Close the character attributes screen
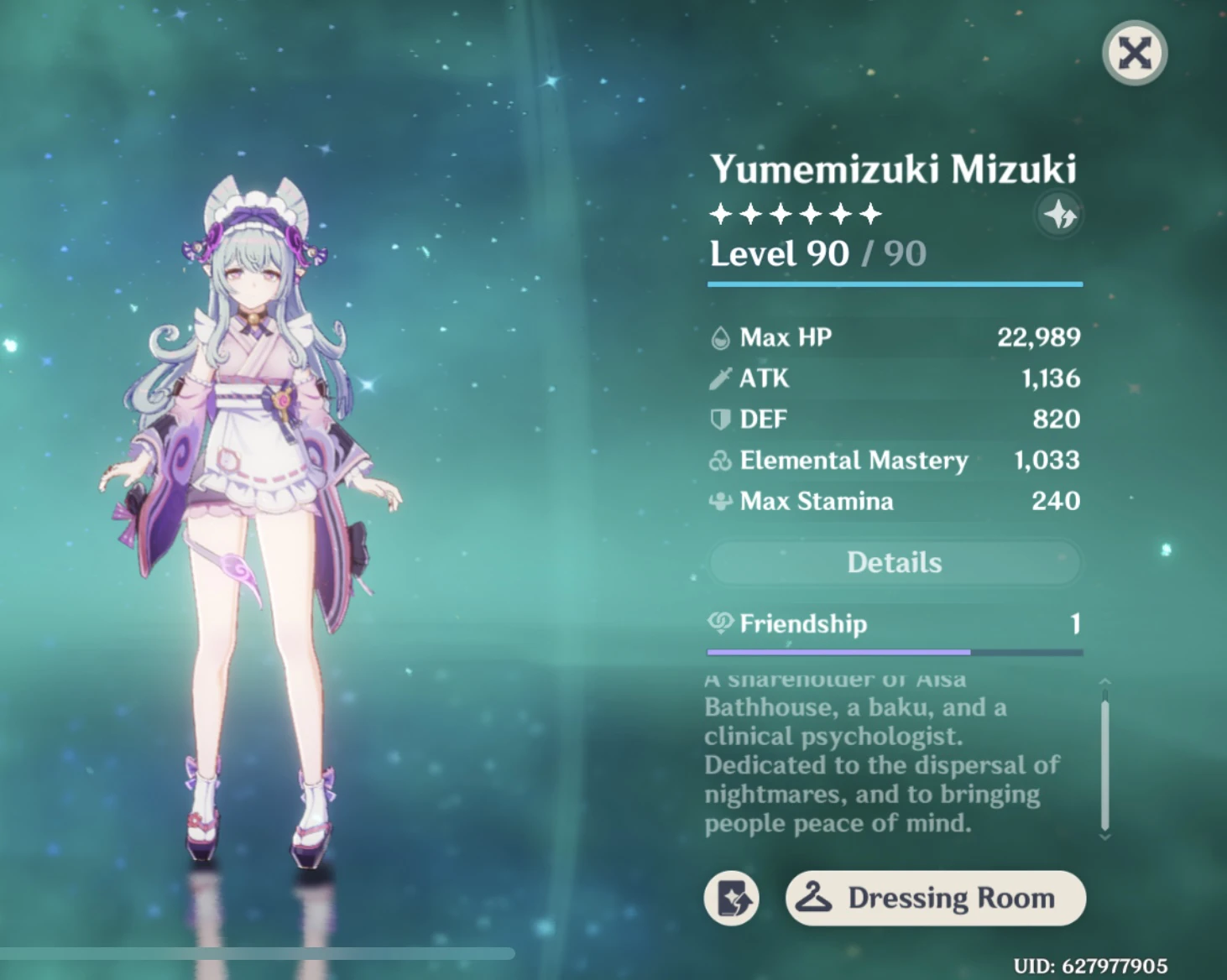This screenshot has width=1227, height=980. [x=1134, y=54]
